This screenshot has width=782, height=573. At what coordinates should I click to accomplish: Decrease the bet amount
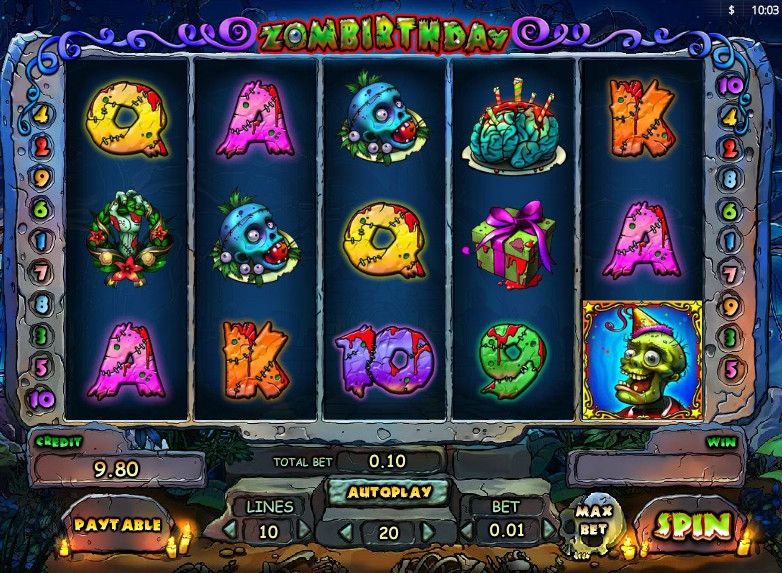(x=467, y=530)
